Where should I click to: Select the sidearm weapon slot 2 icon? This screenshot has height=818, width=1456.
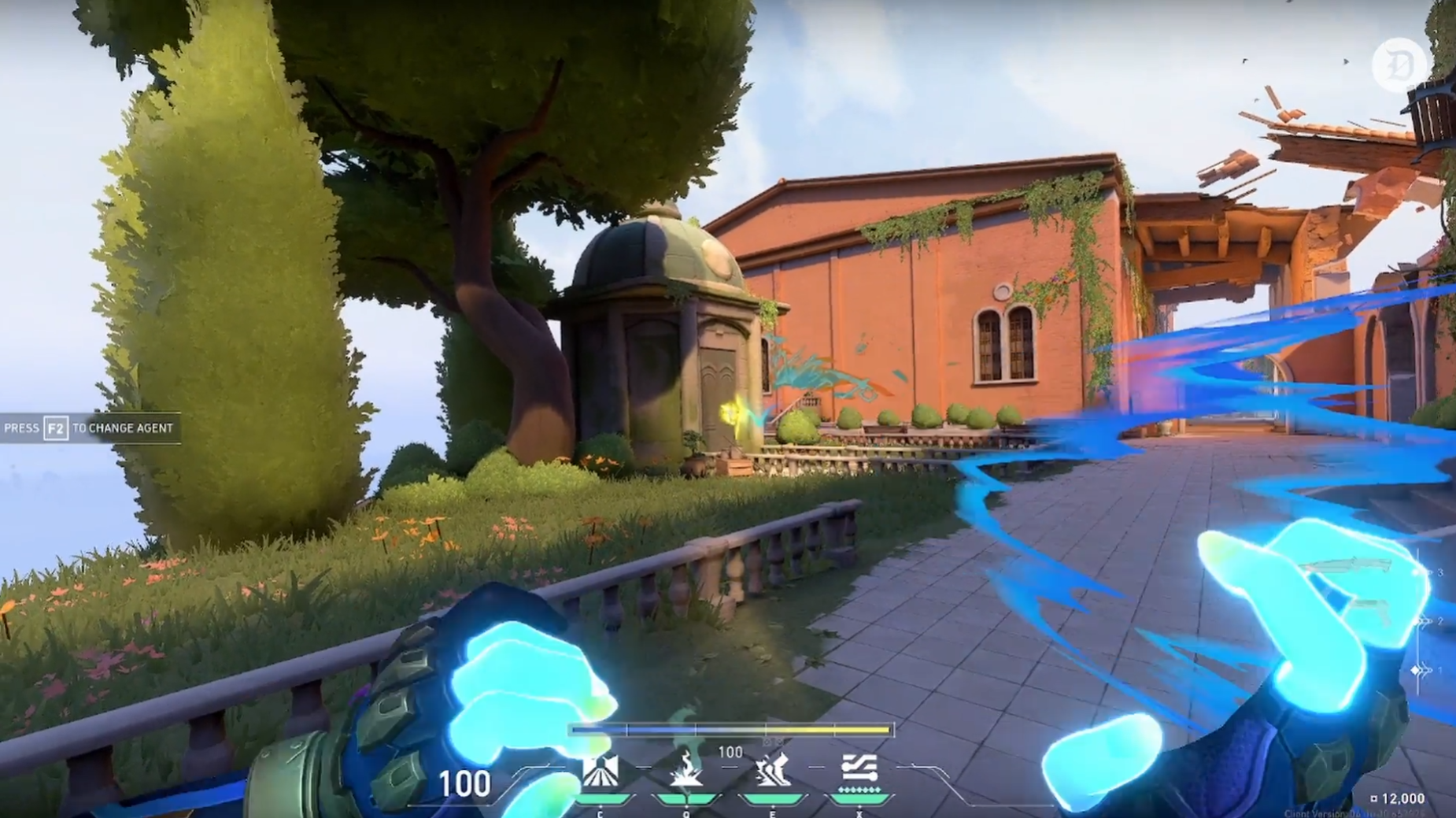click(x=1440, y=620)
